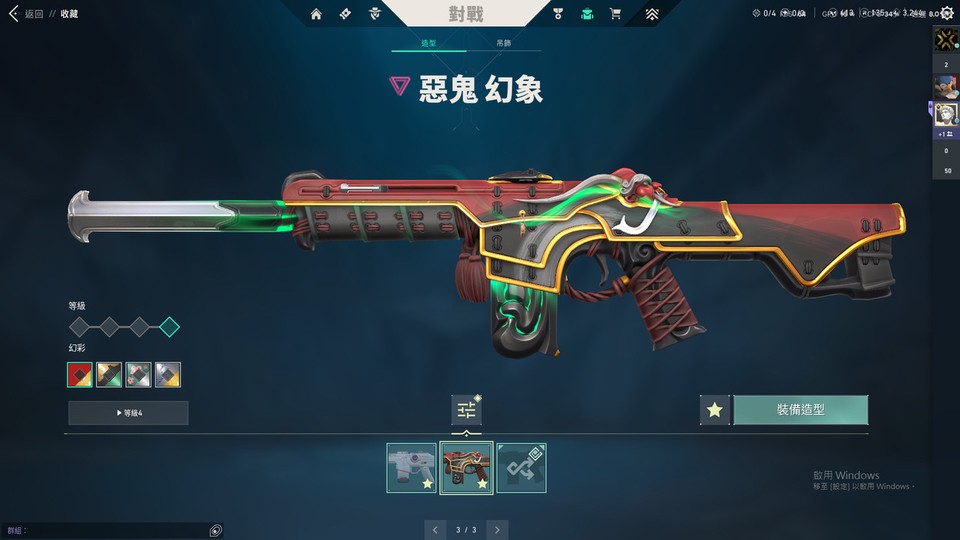Image resolution: width=960 pixels, height=540 pixels.
Task: Open the home icon in top navigation
Action: (316, 14)
